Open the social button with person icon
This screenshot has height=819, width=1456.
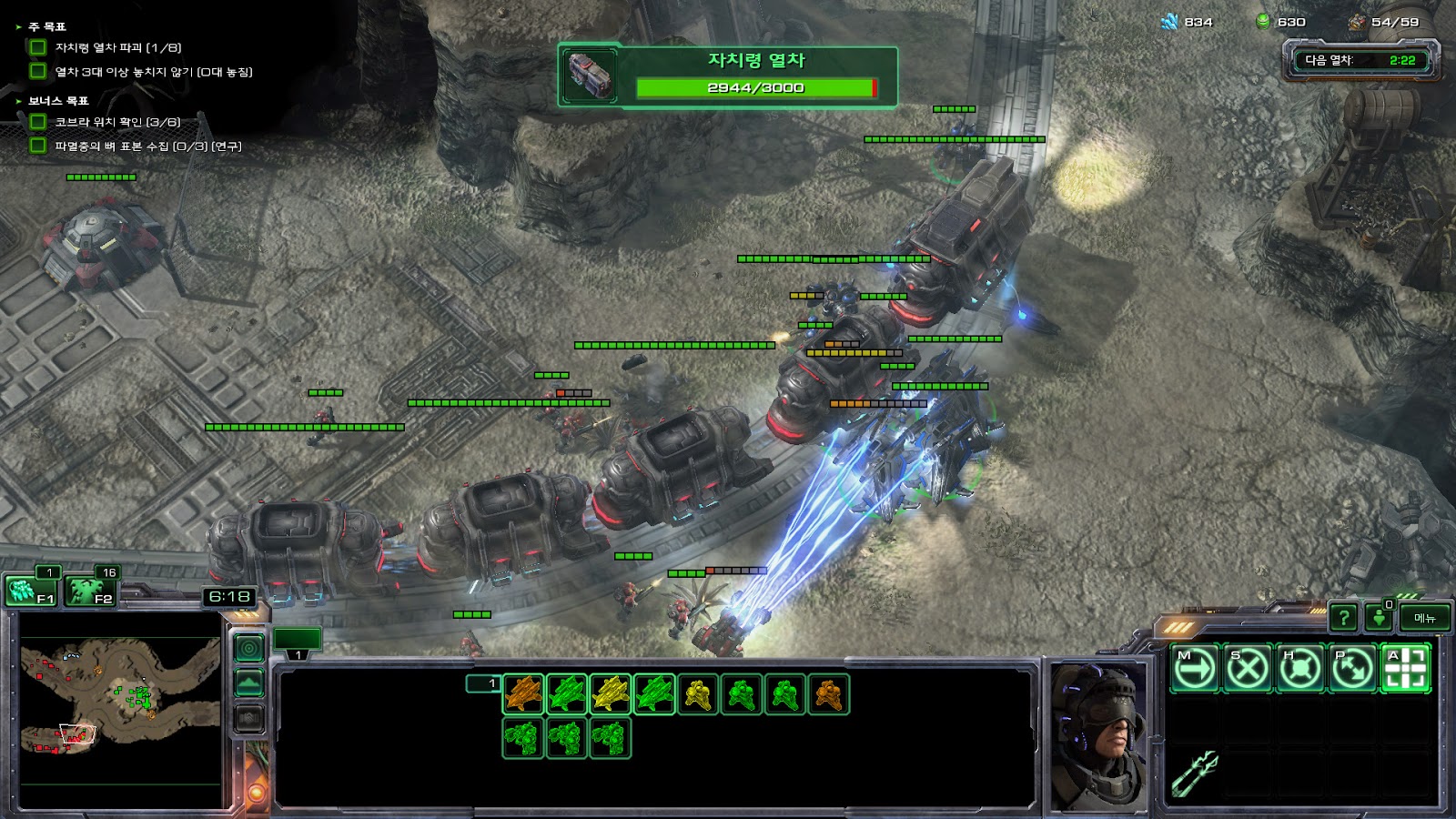(x=1380, y=618)
